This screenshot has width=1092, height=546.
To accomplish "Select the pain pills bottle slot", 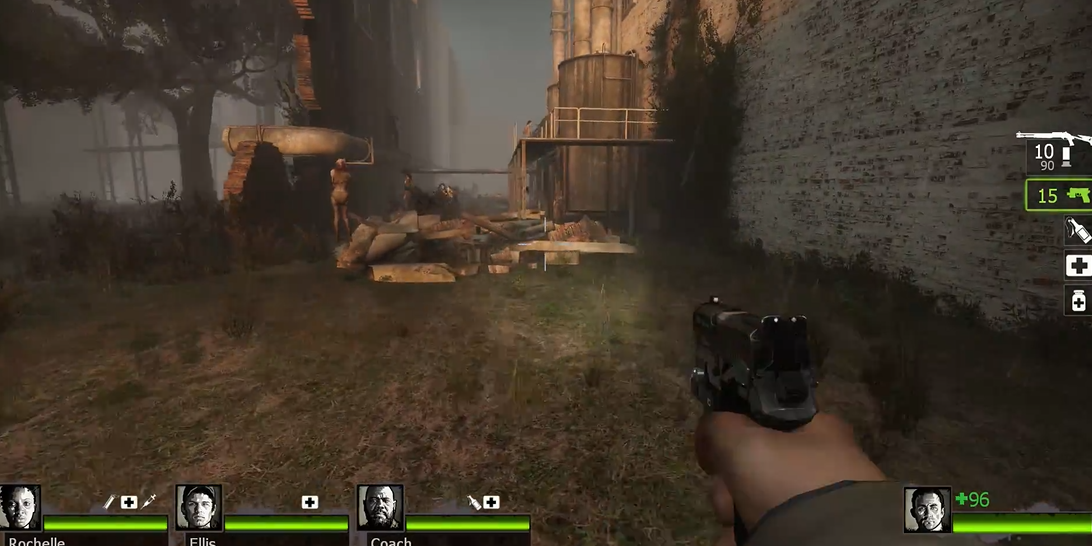I will 1078,300.
